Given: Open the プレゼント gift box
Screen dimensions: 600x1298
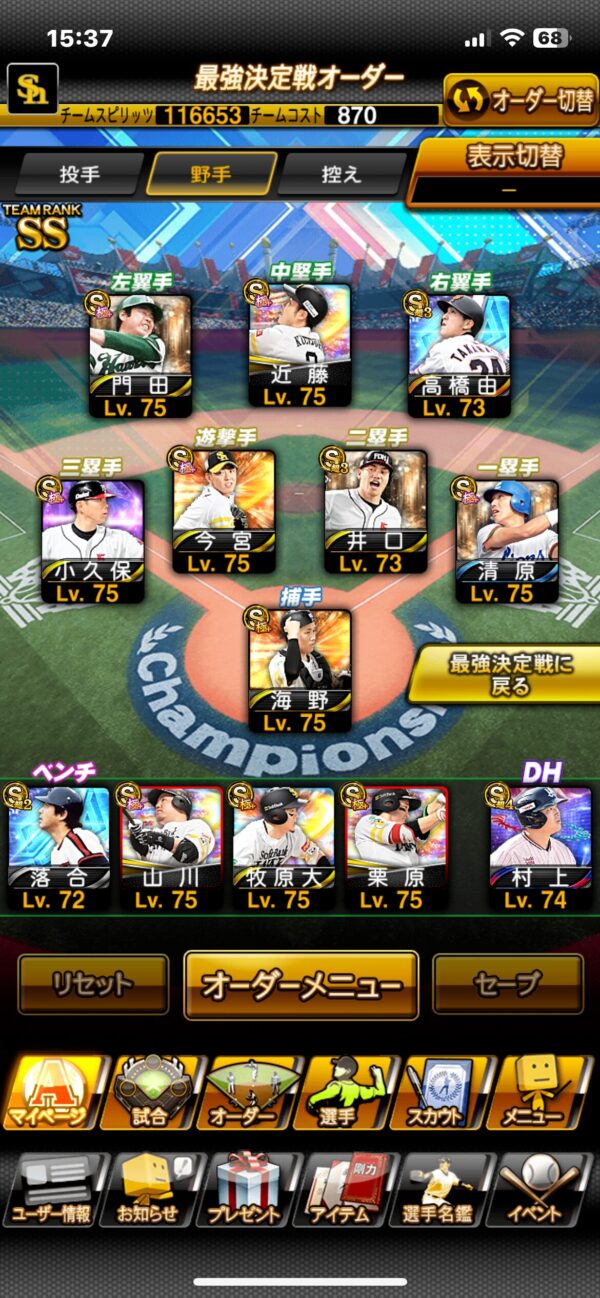Looking at the screenshot, I should tap(245, 1190).
